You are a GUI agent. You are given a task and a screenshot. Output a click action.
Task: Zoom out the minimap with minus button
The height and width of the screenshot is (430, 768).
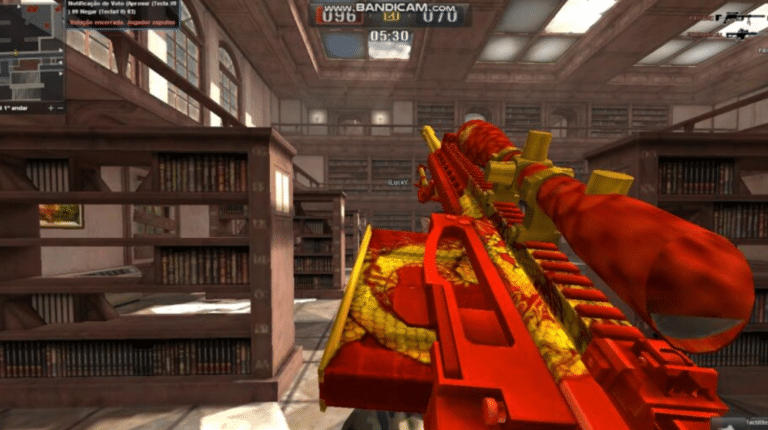tap(60, 108)
